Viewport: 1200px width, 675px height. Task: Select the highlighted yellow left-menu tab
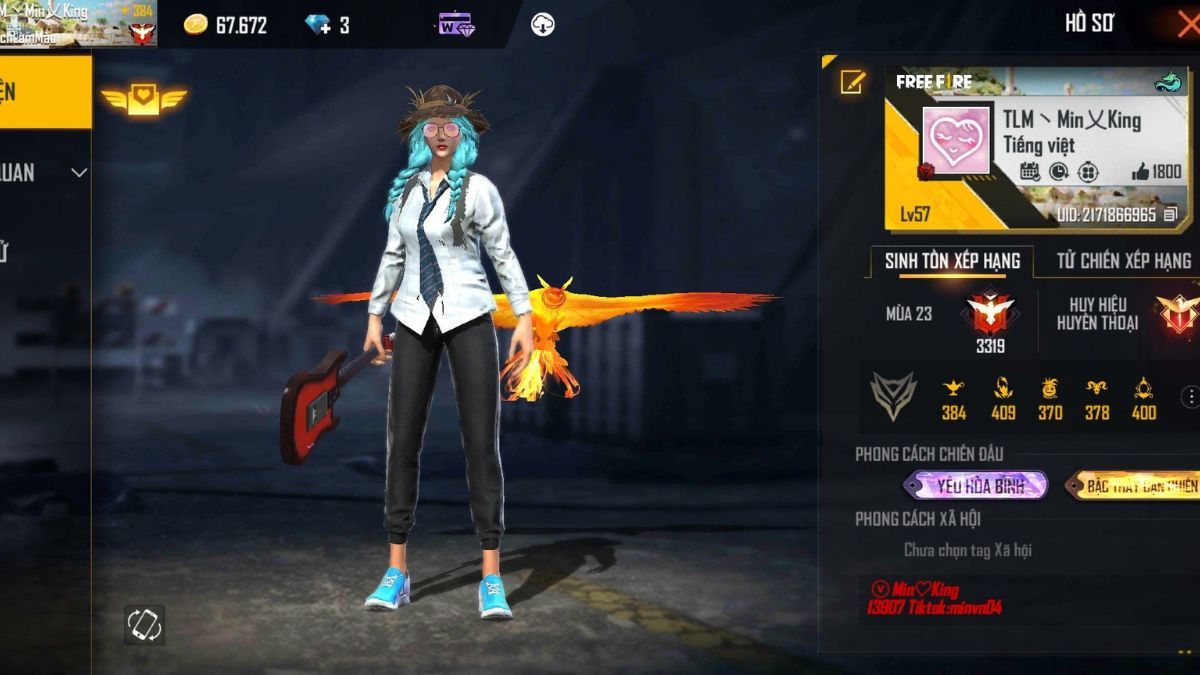(45, 92)
